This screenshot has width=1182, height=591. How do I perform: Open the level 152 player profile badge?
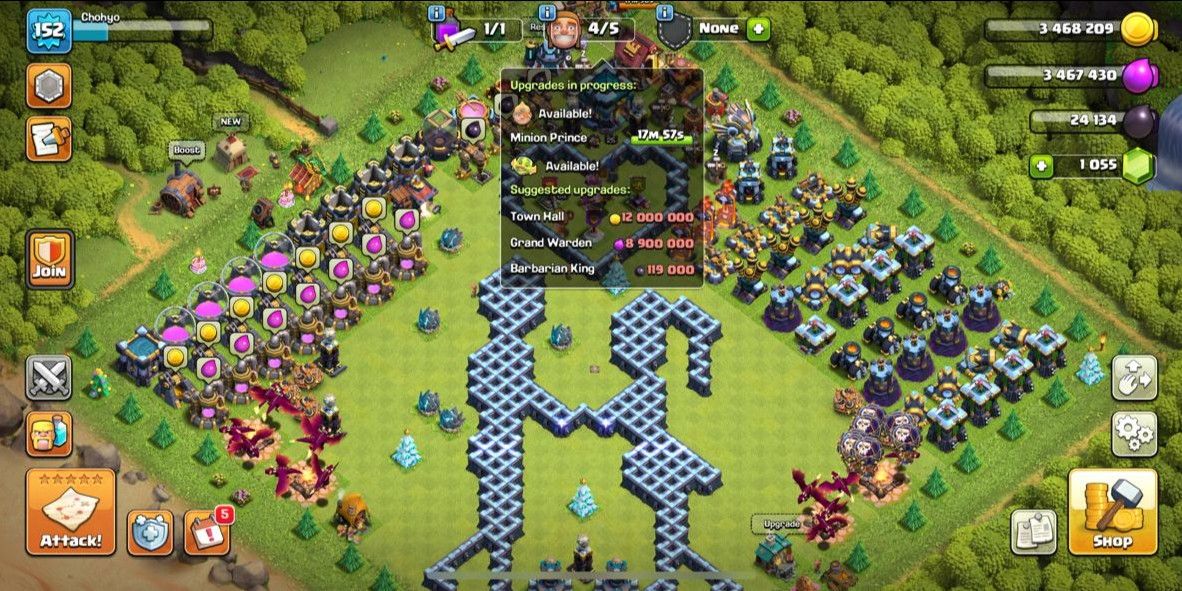(x=47, y=30)
